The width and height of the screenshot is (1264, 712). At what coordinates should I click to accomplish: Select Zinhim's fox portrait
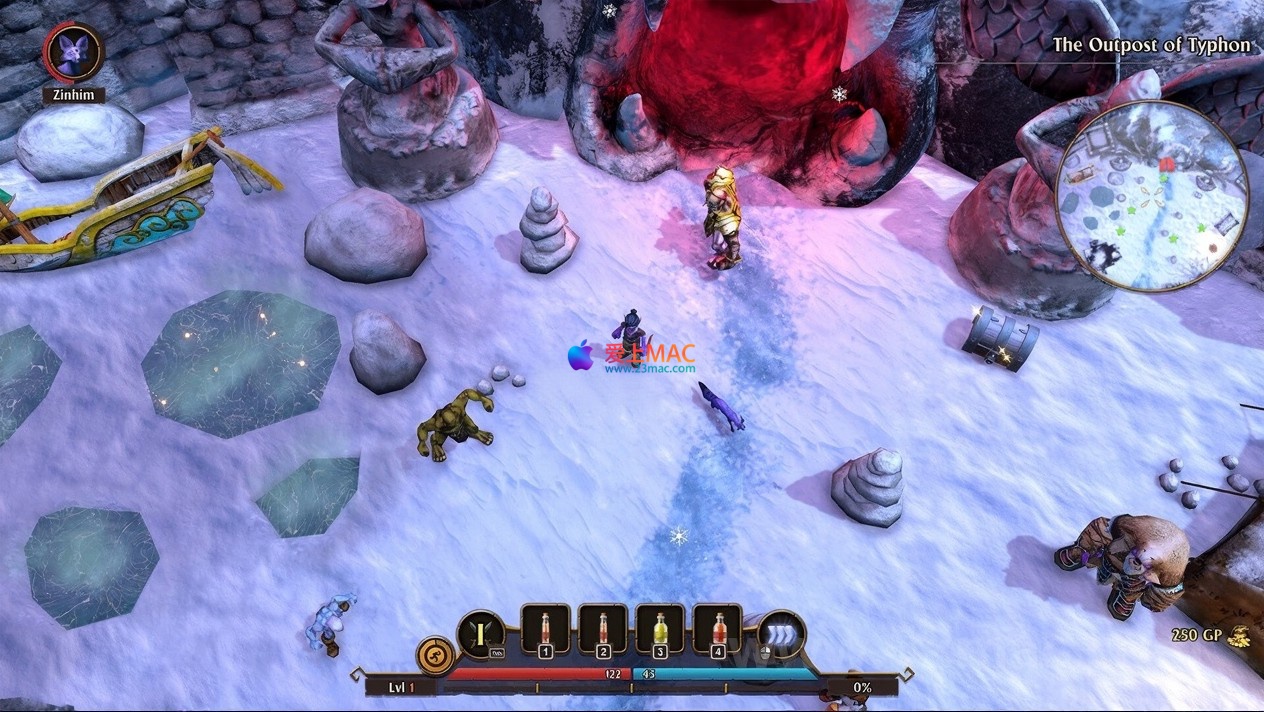point(74,52)
